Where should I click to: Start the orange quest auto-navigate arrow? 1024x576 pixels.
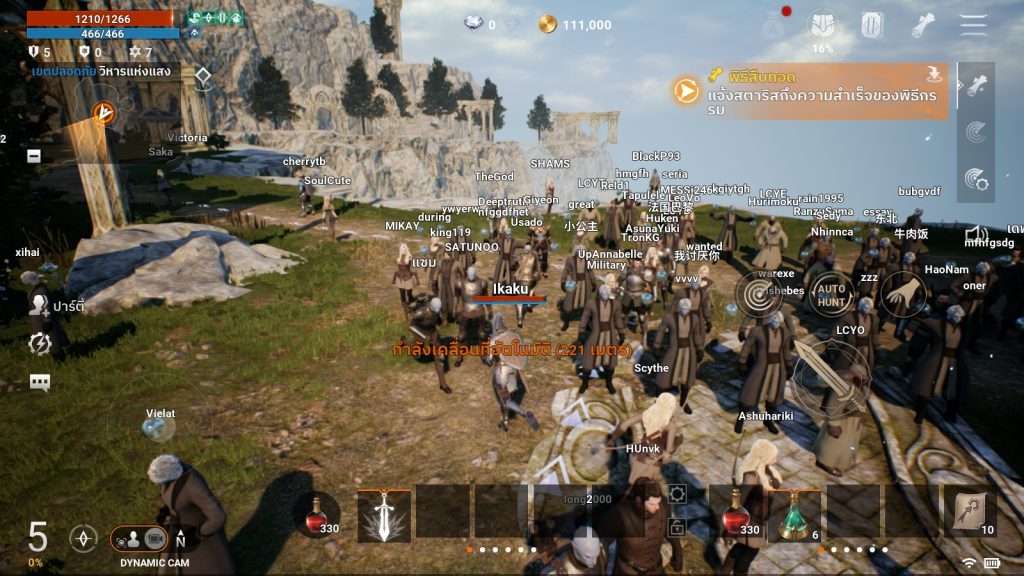pyautogui.click(x=685, y=92)
